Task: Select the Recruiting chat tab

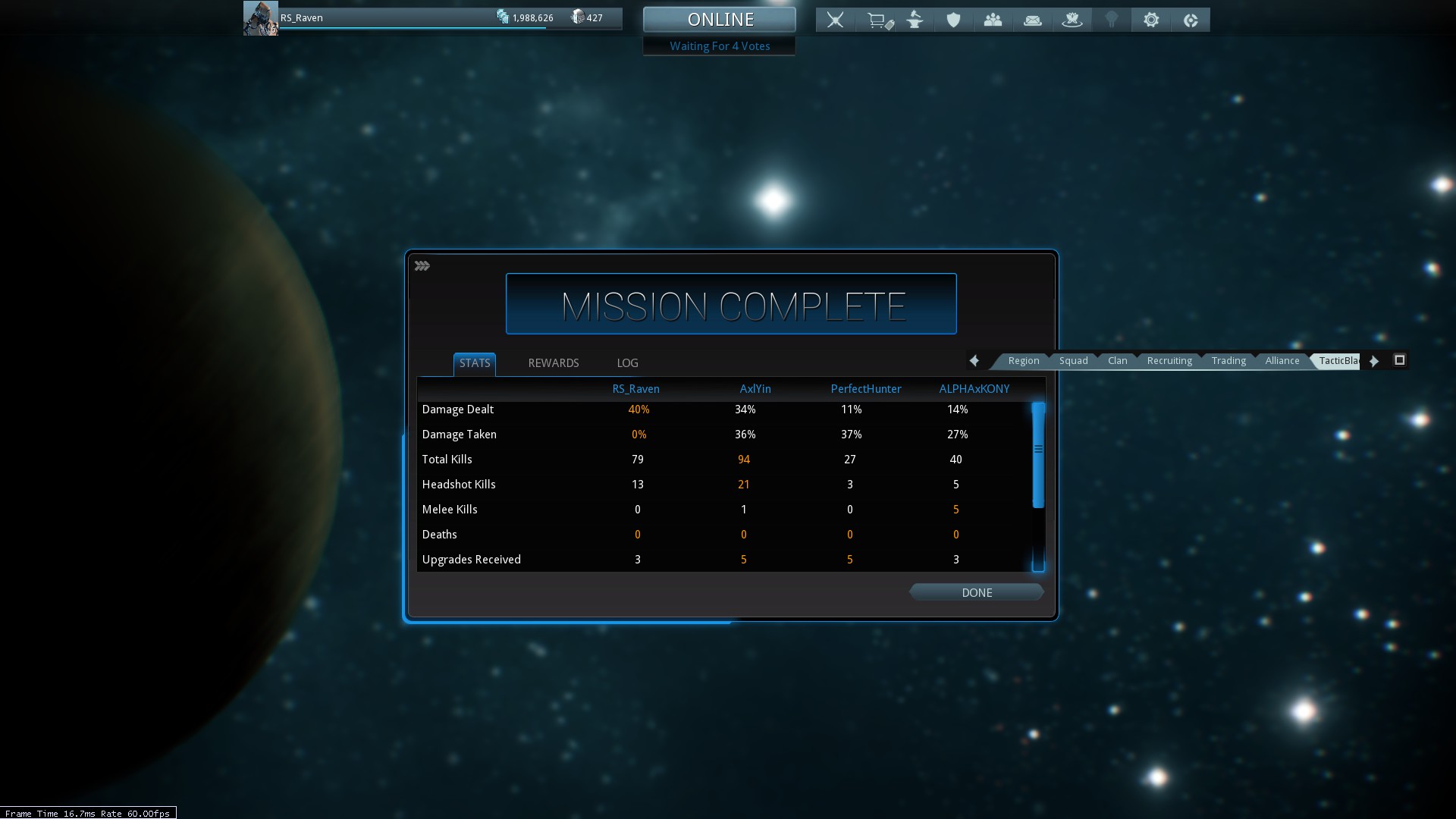Action: click(1169, 361)
